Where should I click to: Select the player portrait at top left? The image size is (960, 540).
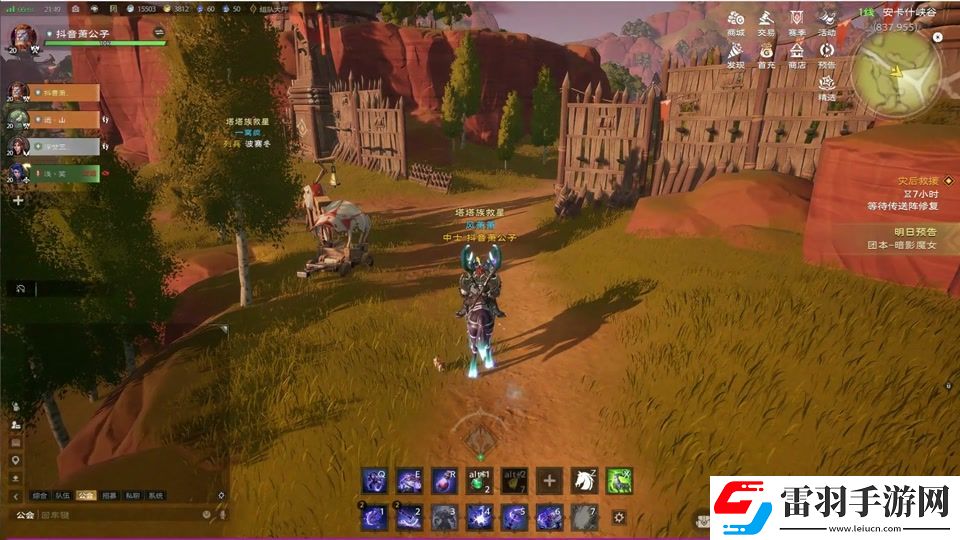click(21, 38)
